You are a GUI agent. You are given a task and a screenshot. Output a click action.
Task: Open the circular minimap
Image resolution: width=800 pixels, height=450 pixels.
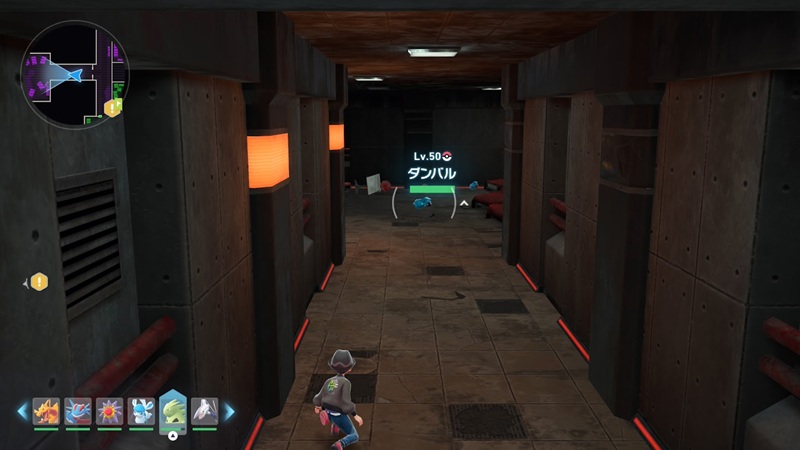(73, 74)
